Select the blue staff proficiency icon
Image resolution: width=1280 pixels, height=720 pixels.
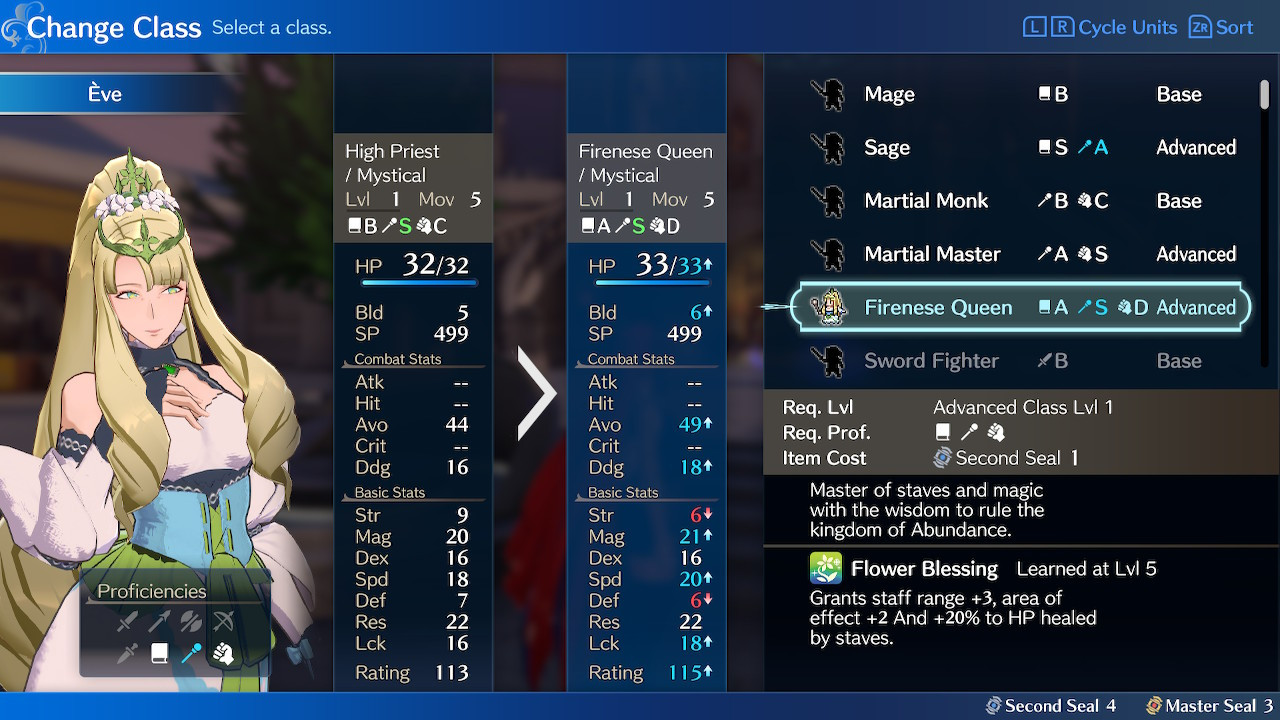(192, 653)
